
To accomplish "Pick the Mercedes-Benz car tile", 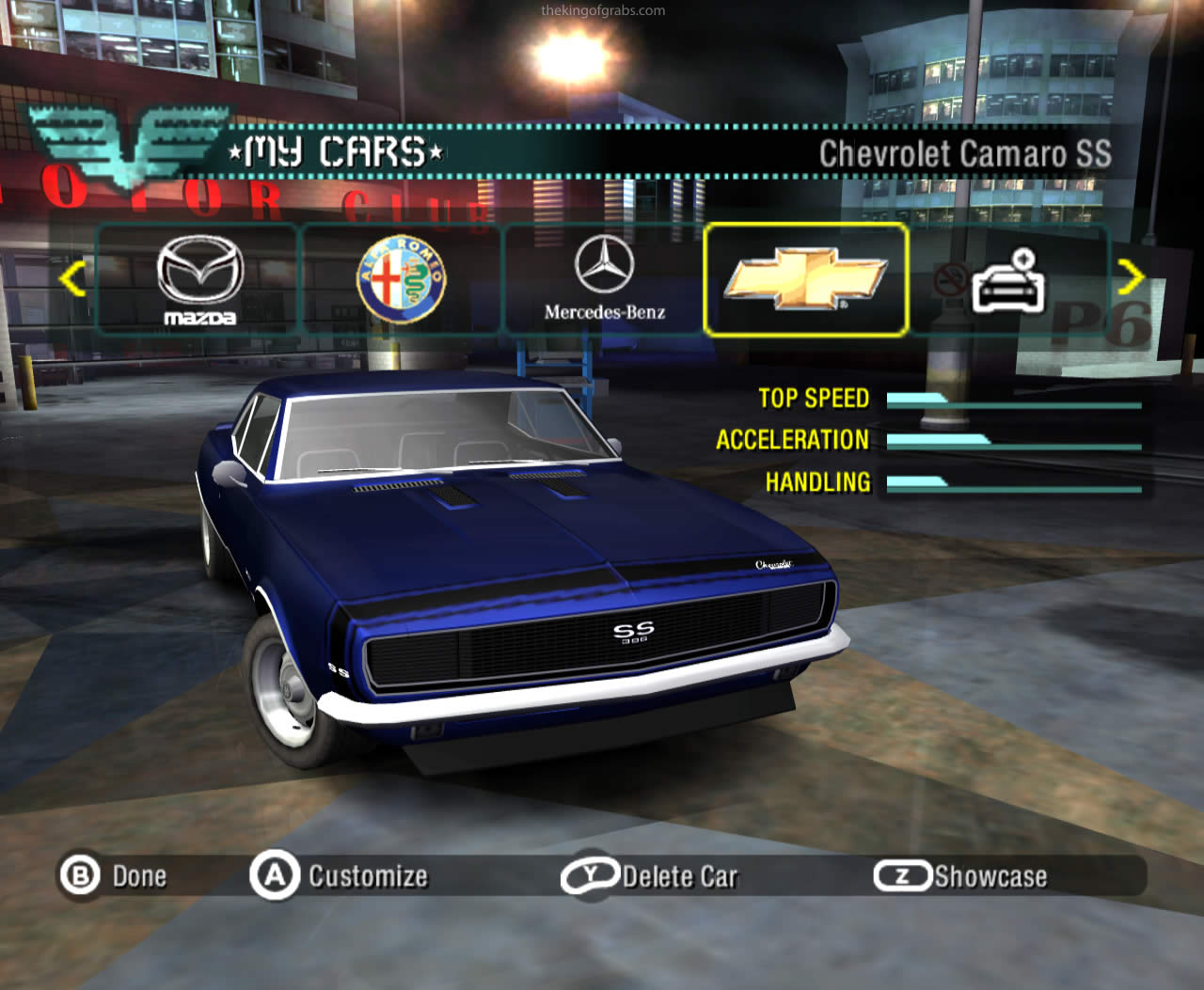I will [x=604, y=279].
